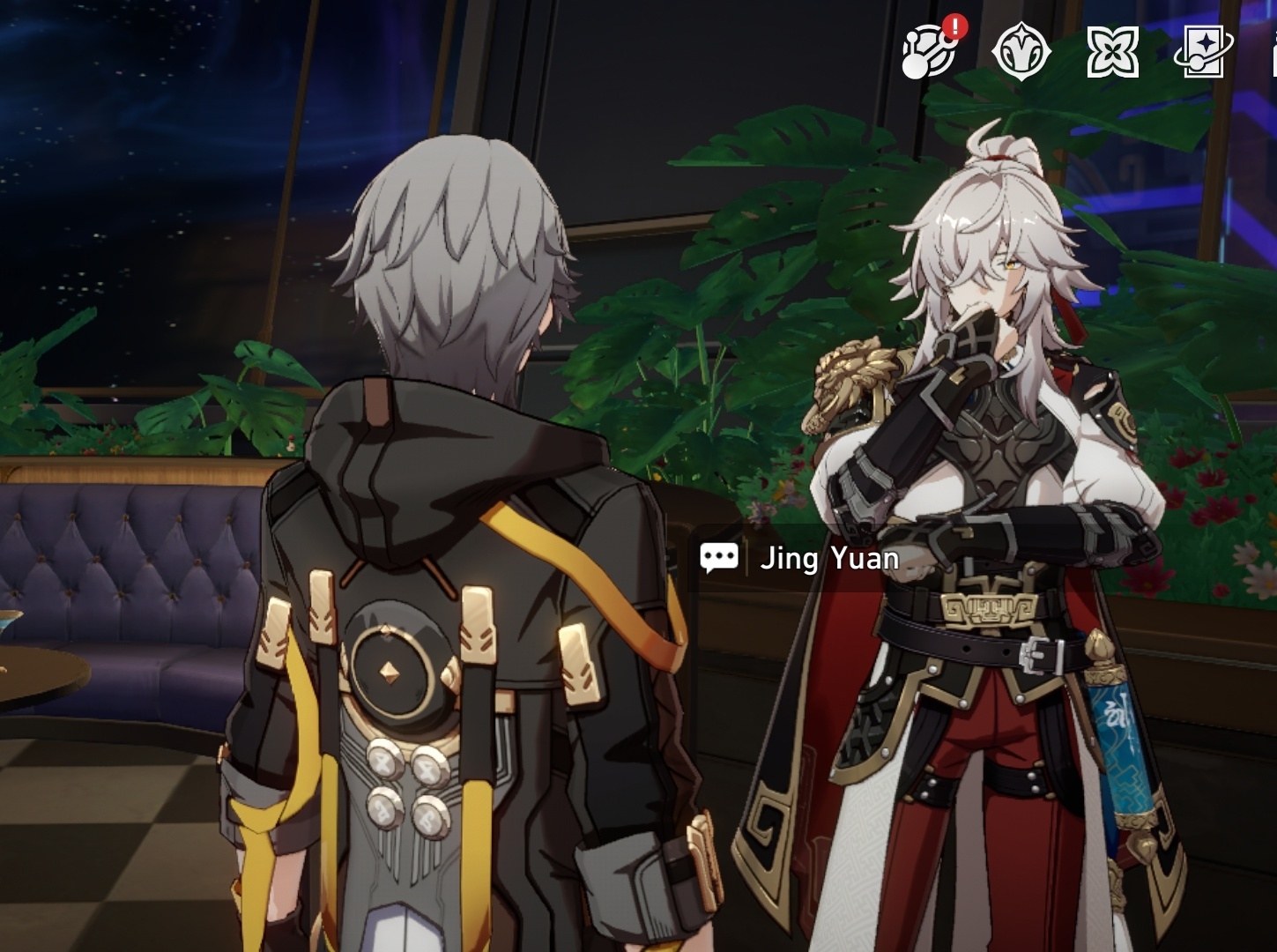Open the star card Warp icon
Viewport: 1277px width, 952px height.
coord(1203,53)
